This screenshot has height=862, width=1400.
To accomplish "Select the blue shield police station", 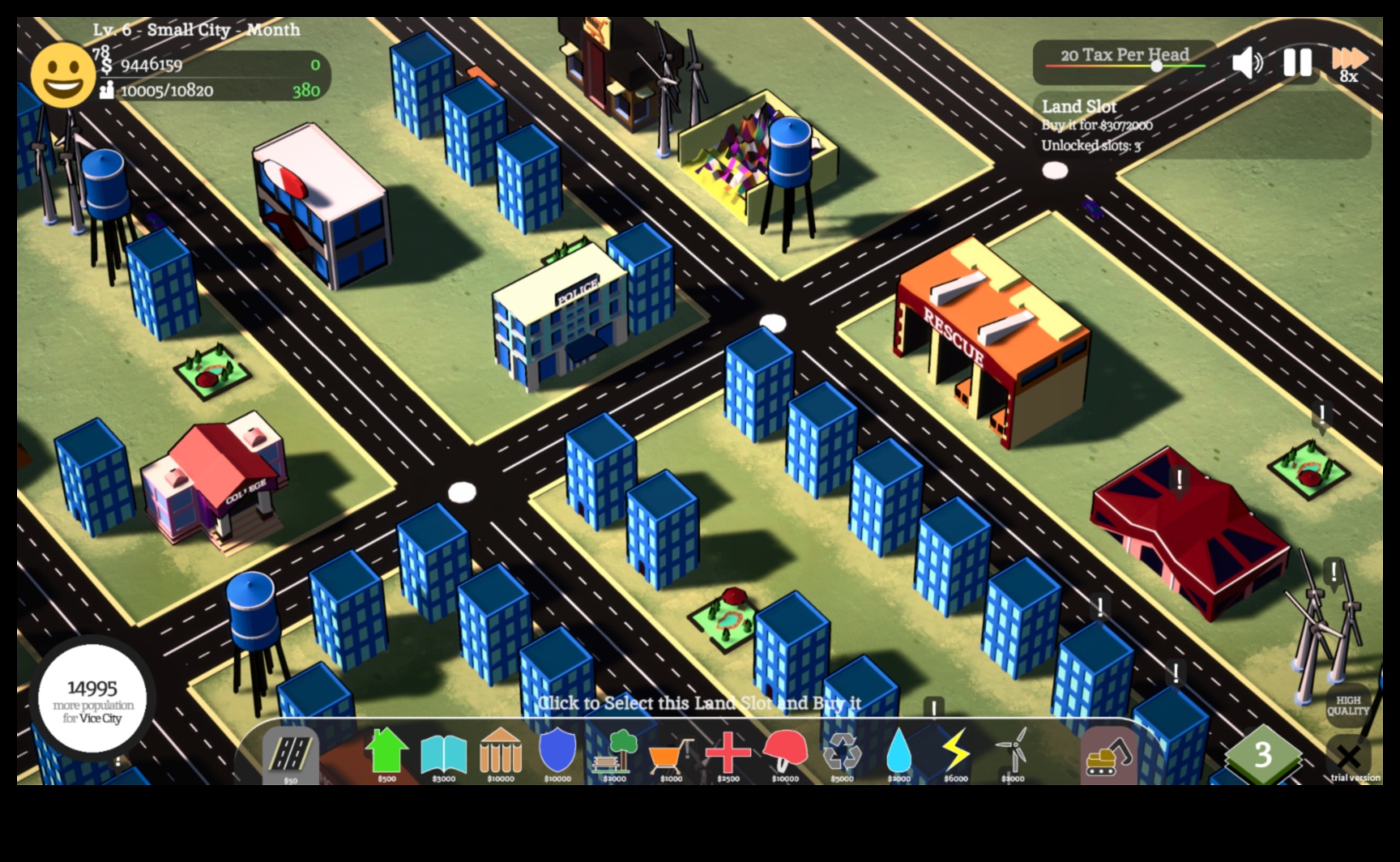I will tap(557, 749).
